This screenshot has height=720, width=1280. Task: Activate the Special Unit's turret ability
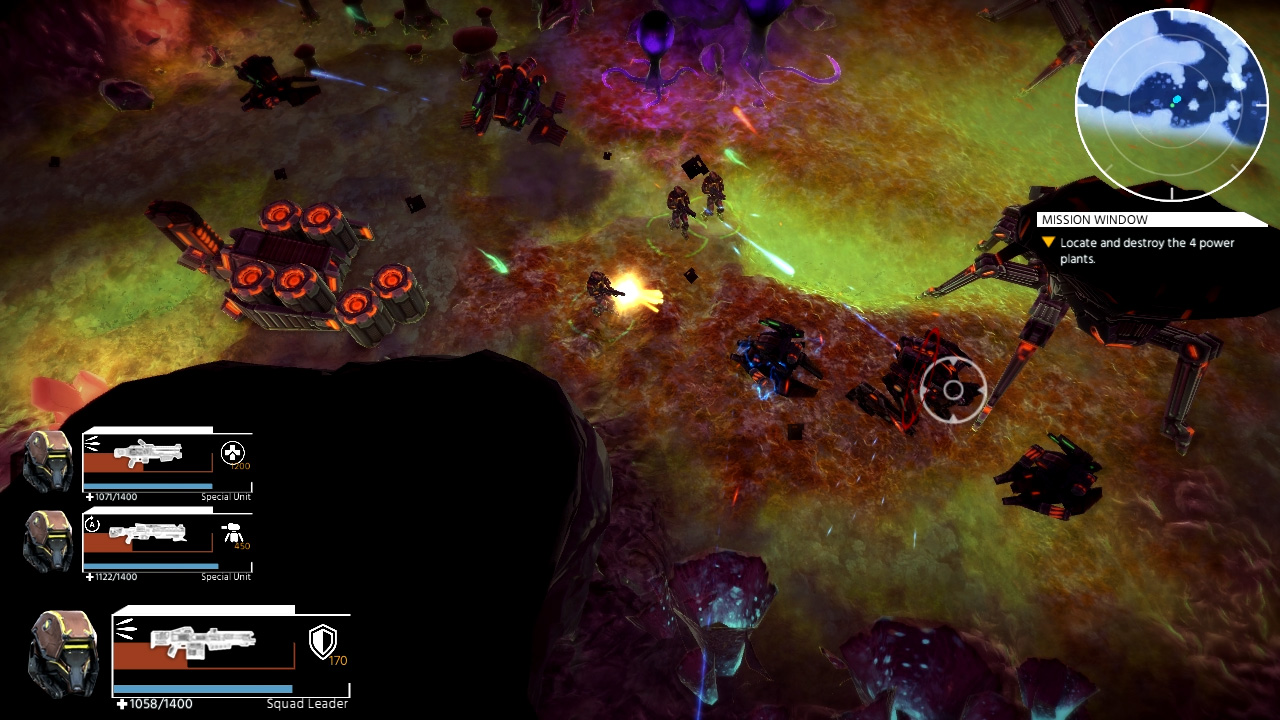click(233, 532)
